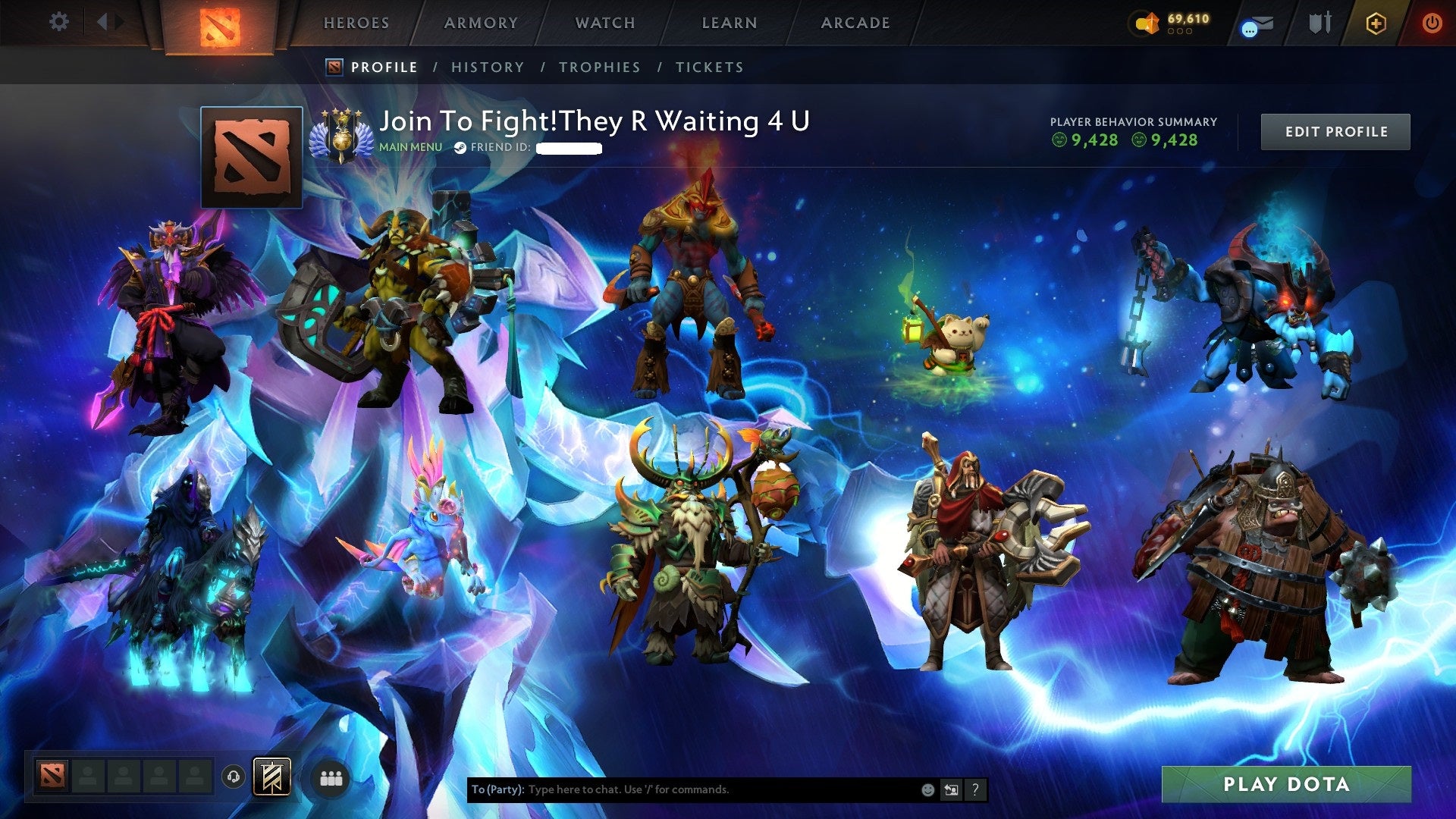The width and height of the screenshot is (1456, 819).
Task: Open the back navigation arrows
Action: [108, 22]
